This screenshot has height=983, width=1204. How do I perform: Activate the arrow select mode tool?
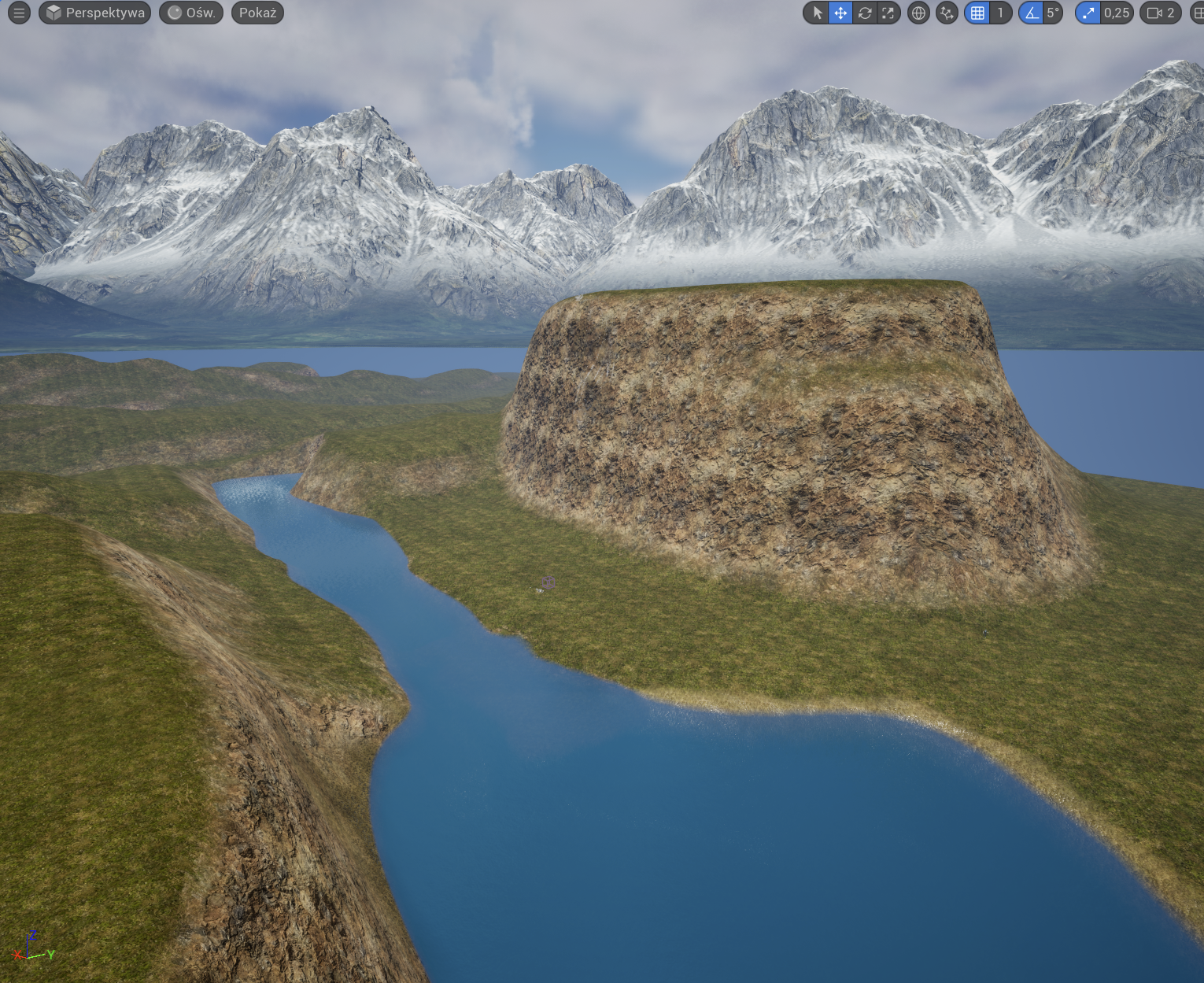[x=817, y=13]
